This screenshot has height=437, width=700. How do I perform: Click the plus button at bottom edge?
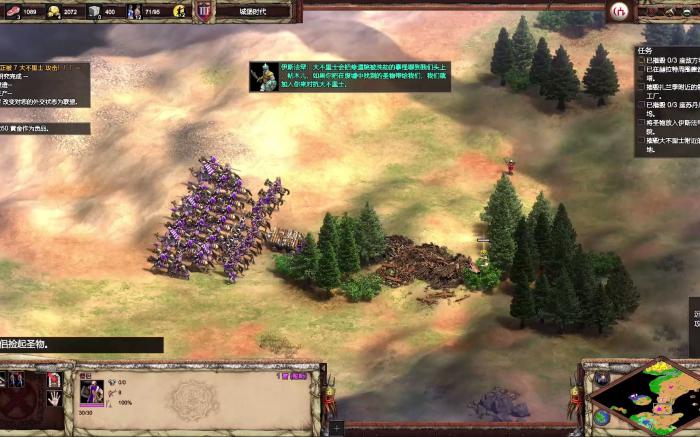point(336,428)
